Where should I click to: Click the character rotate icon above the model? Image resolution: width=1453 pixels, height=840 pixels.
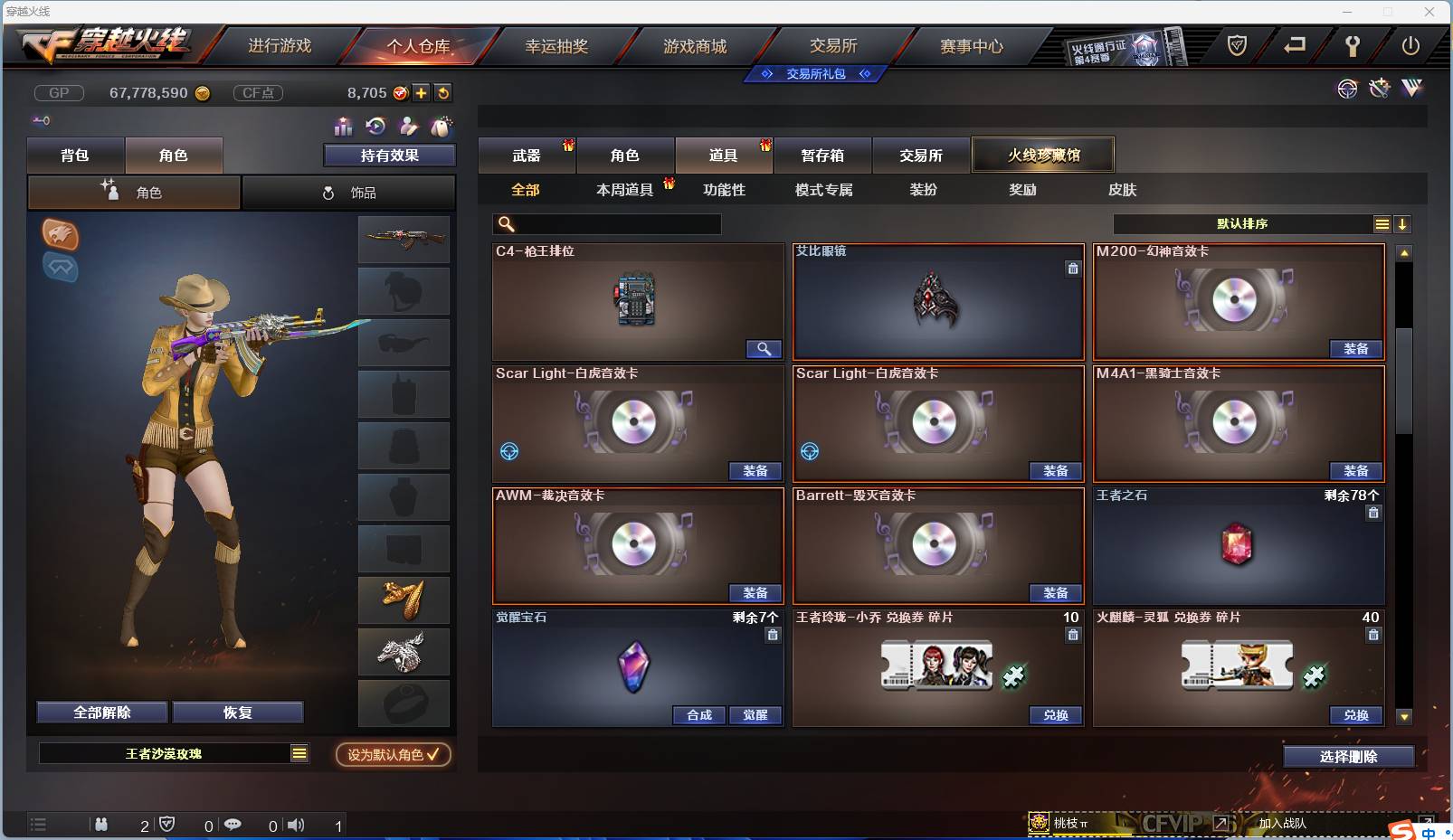click(375, 127)
